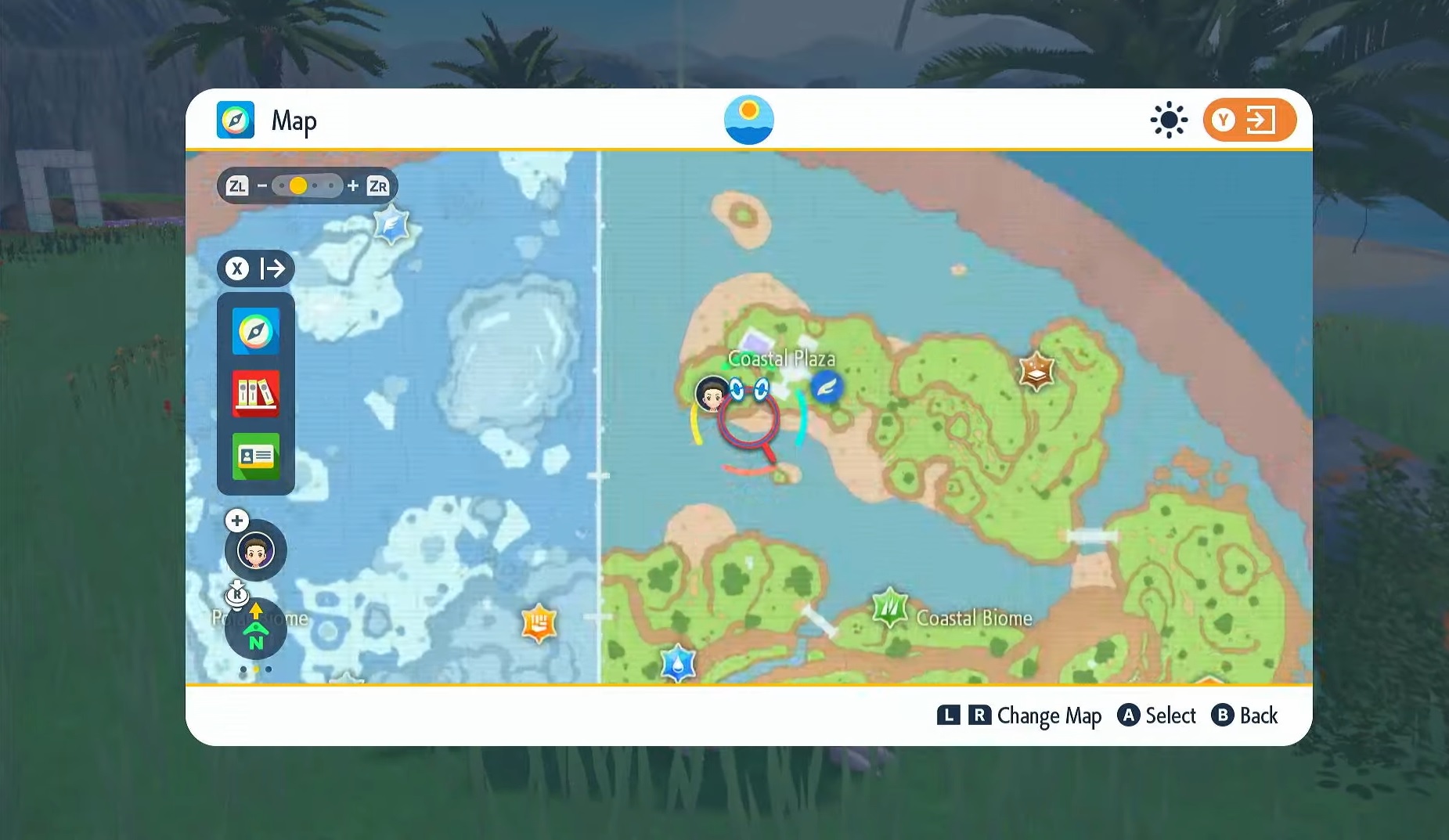Collapse the side menu with arrow button

point(256,269)
